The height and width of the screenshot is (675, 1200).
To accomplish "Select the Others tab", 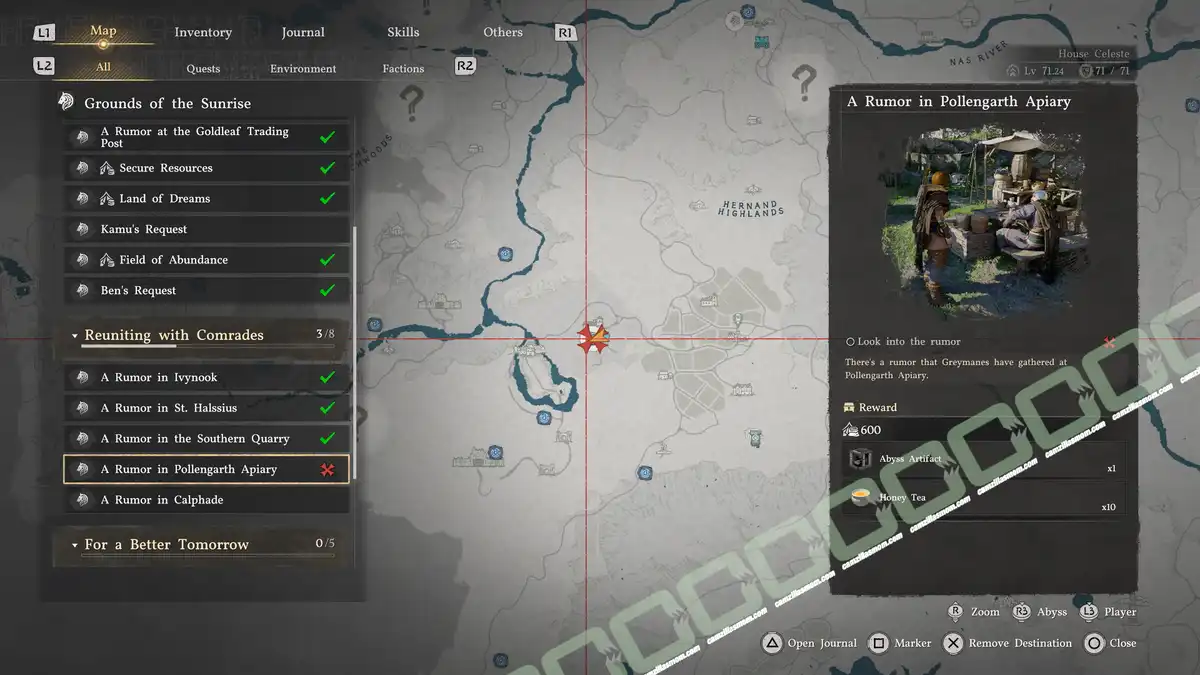I will tap(503, 32).
